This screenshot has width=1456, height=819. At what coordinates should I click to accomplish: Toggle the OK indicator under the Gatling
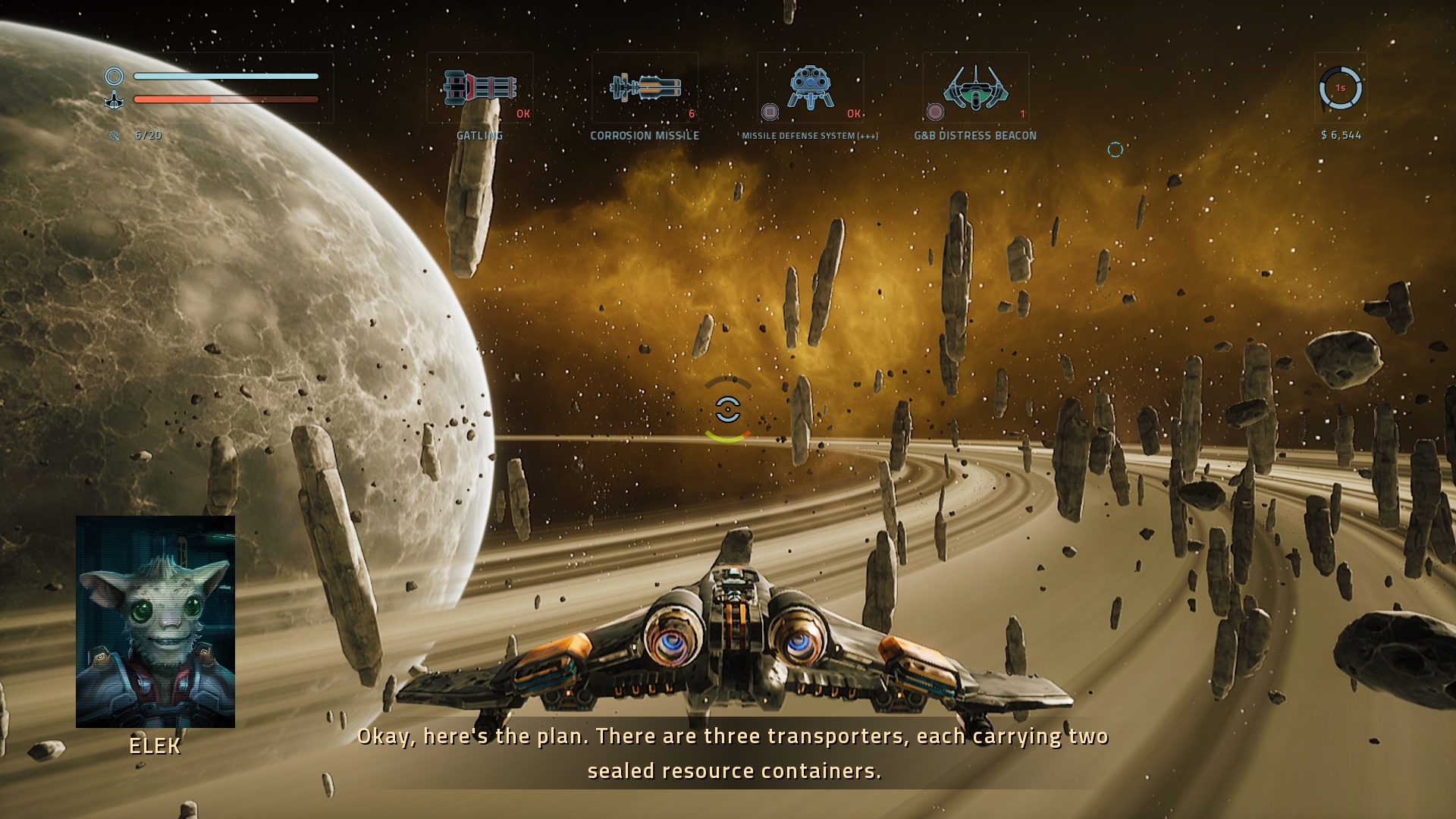pos(522,115)
